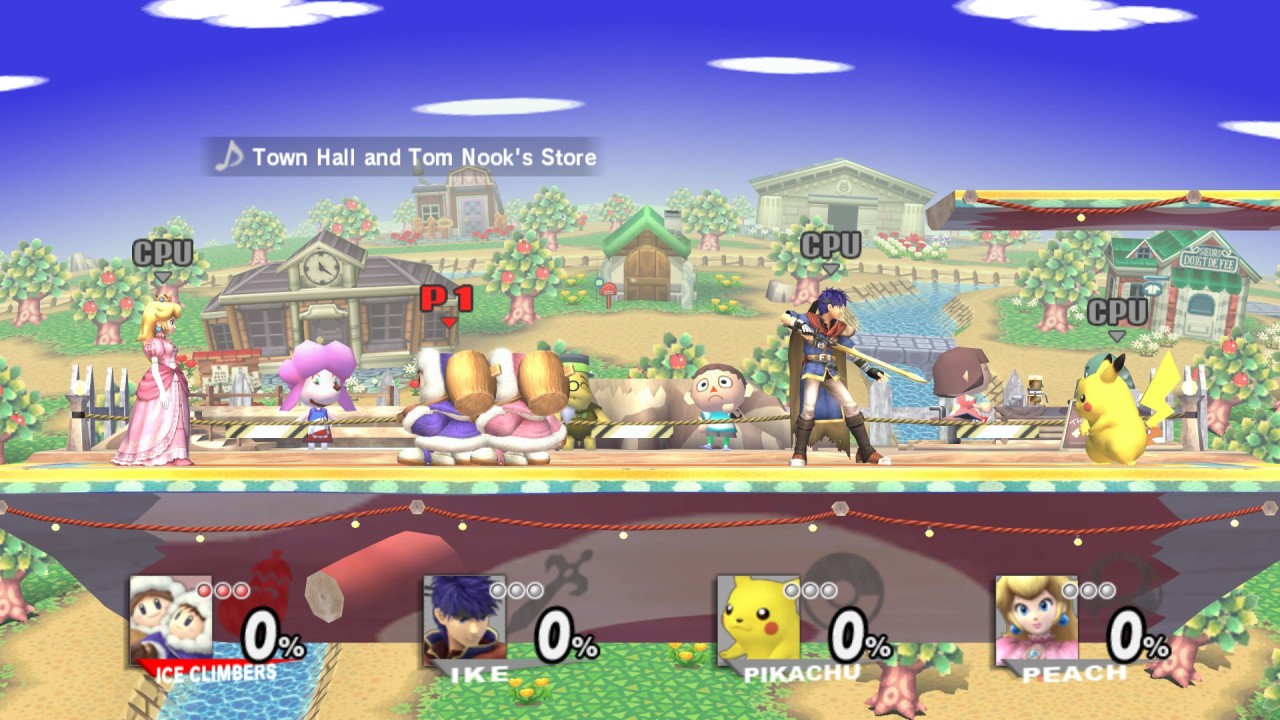
Task: Select Ike's character portrait
Action: (x=463, y=618)
